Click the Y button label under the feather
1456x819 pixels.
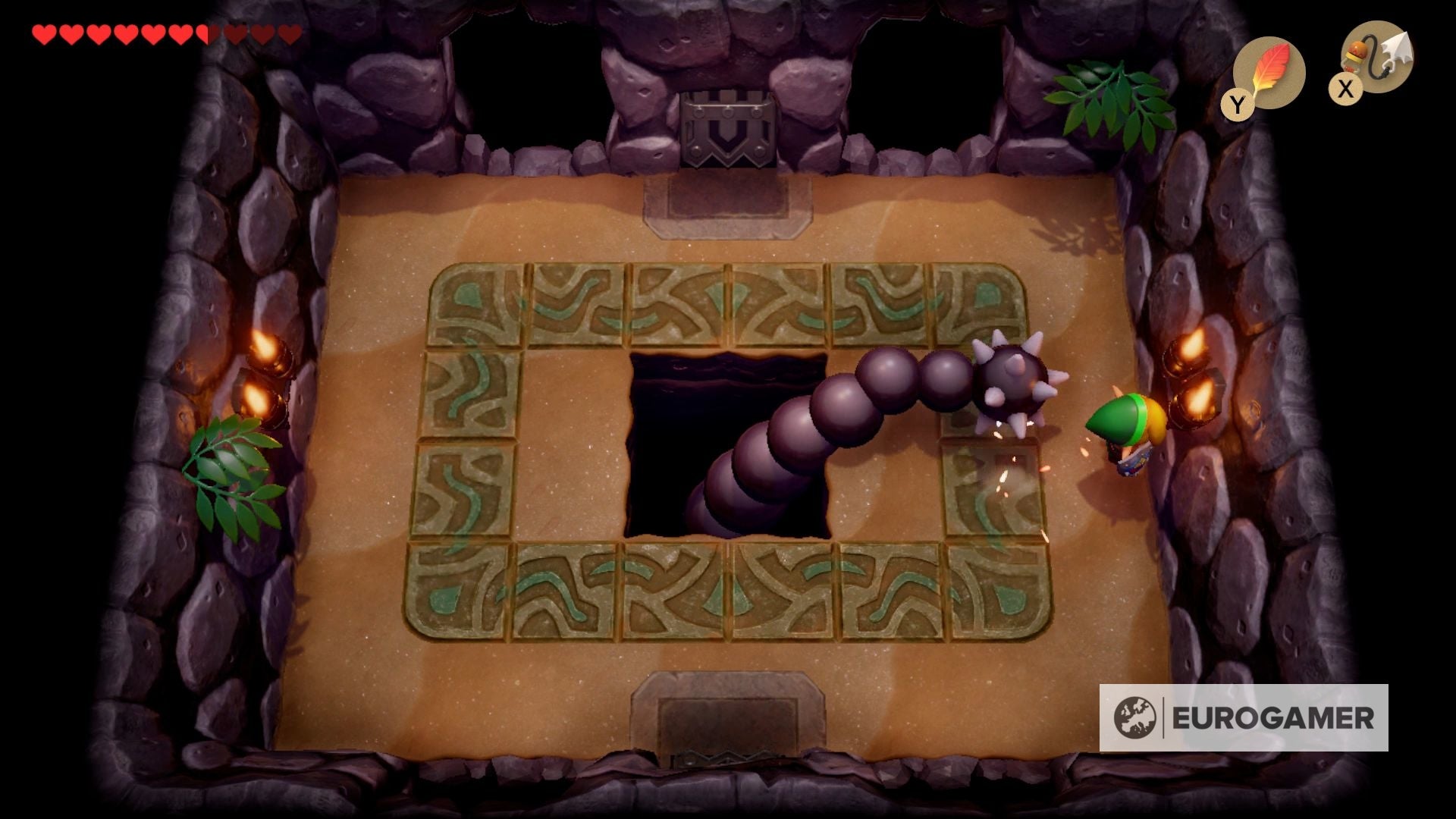1239,102
